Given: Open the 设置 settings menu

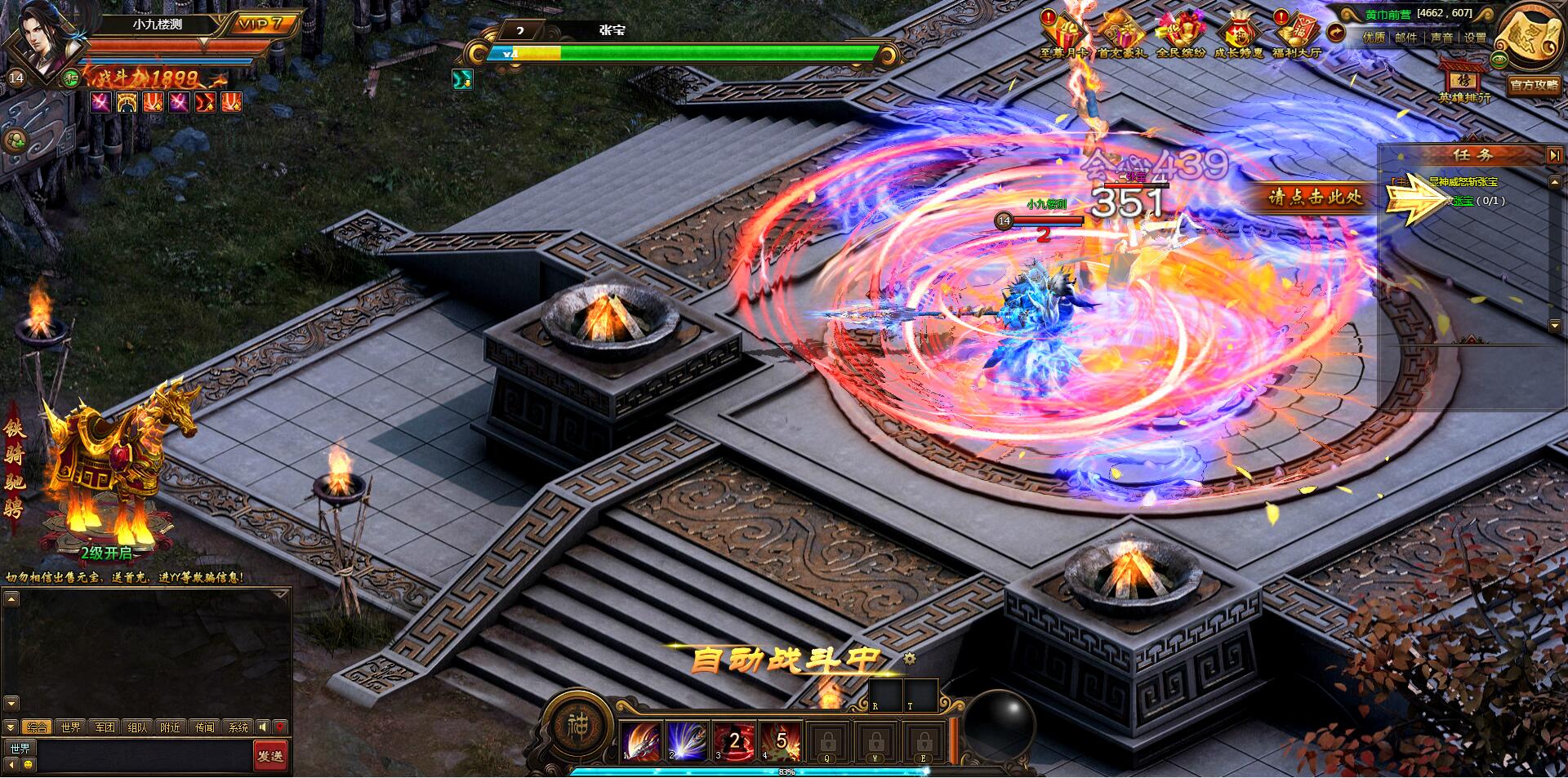Looking at the screenshot, I should [1475, 38].
